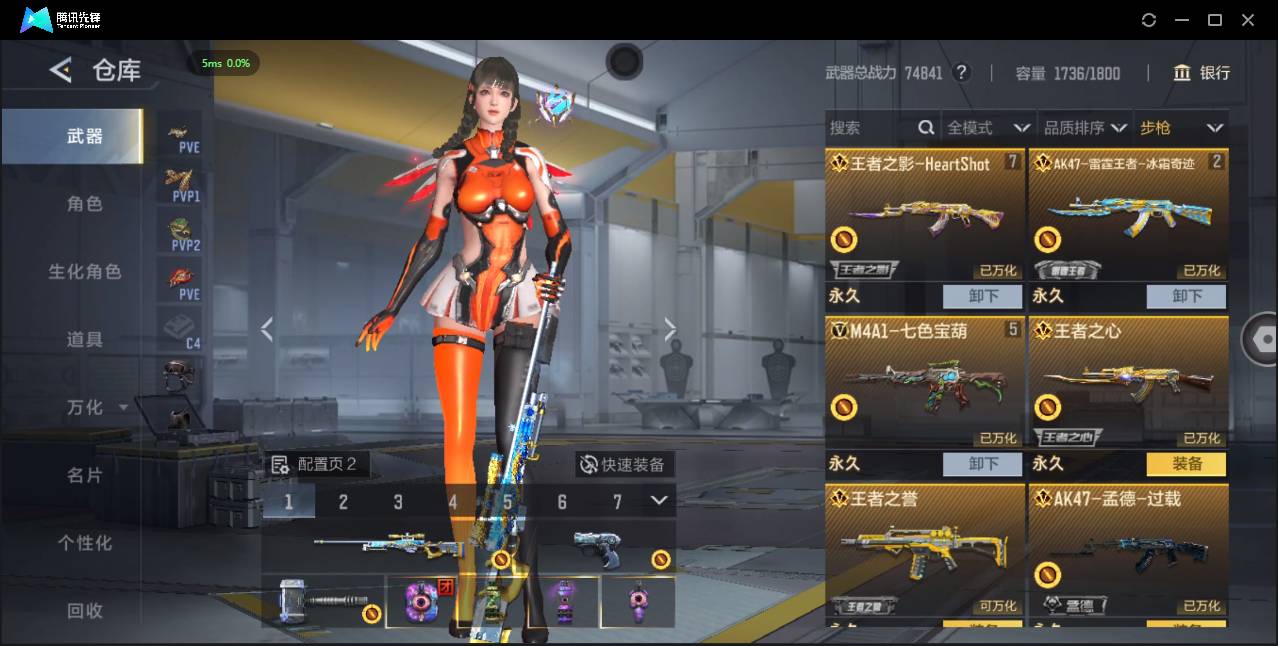Switch to the 角色 category
The height and width of the screenshot is (646, 1278).
pyautogui.click(x=85, y=204)
